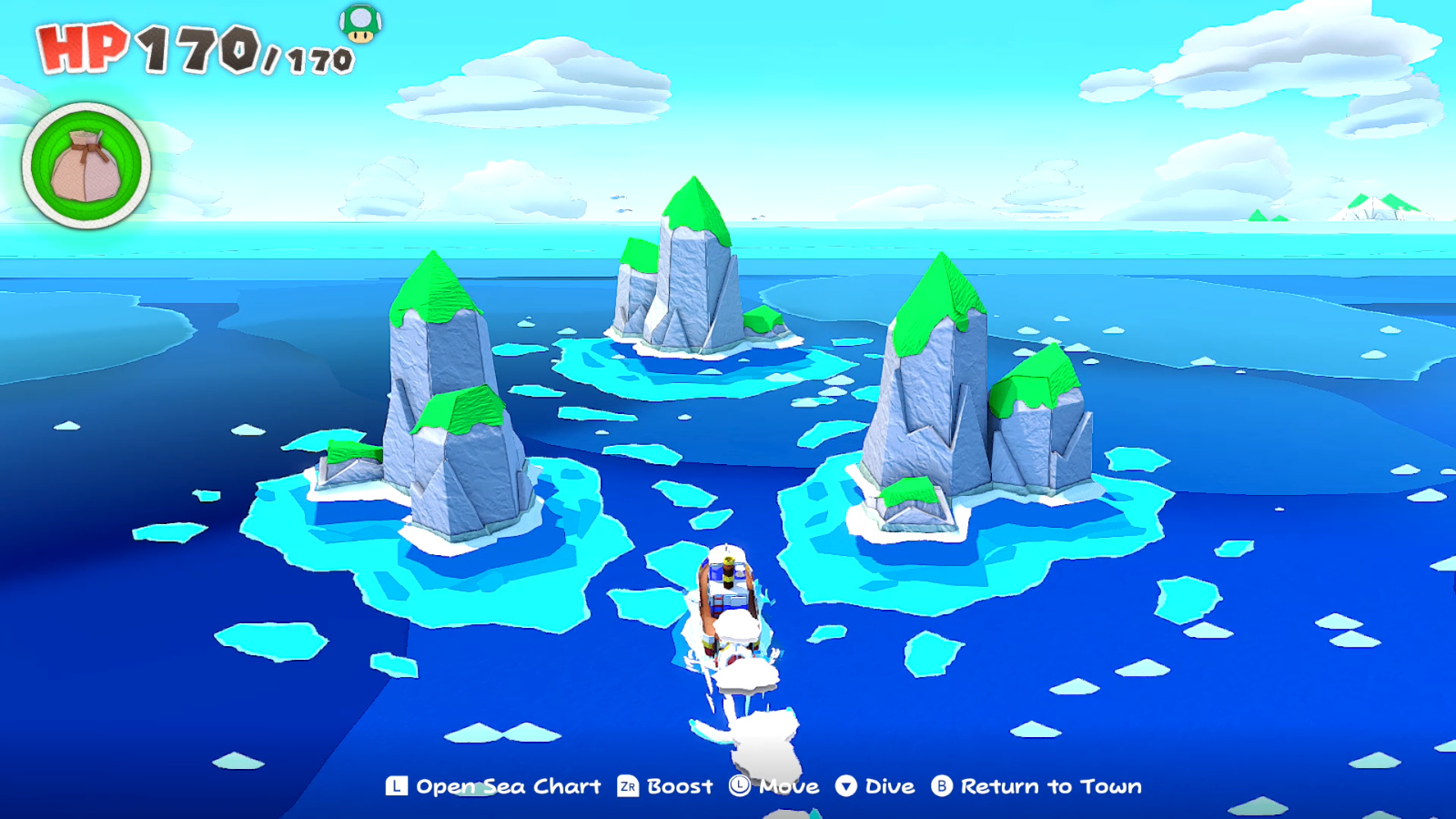Image resolution: width=1456 pixels, height=819 pixels.
Task: Click the down-arrow Dive button icon
Action: [848, 785]
